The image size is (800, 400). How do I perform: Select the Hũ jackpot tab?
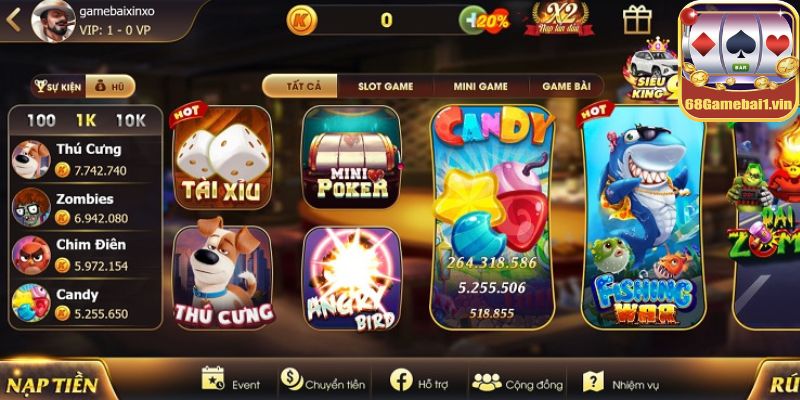coord(110,87)
